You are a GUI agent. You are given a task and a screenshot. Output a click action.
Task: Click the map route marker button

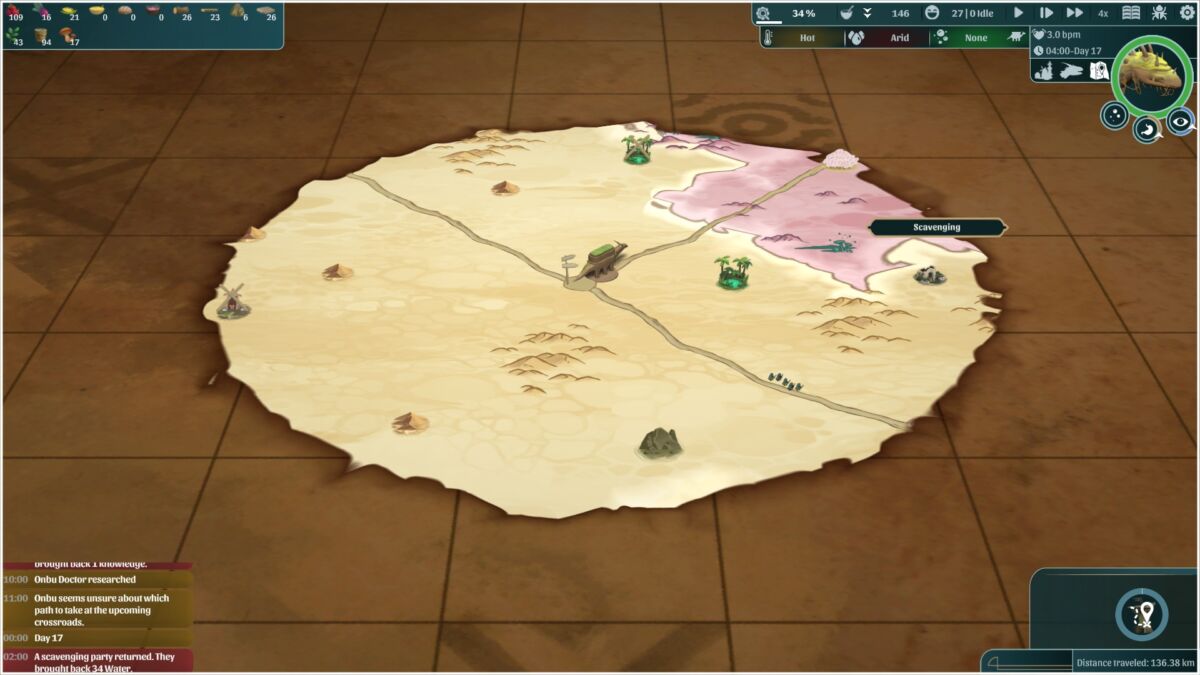[x=1141, y=613]
